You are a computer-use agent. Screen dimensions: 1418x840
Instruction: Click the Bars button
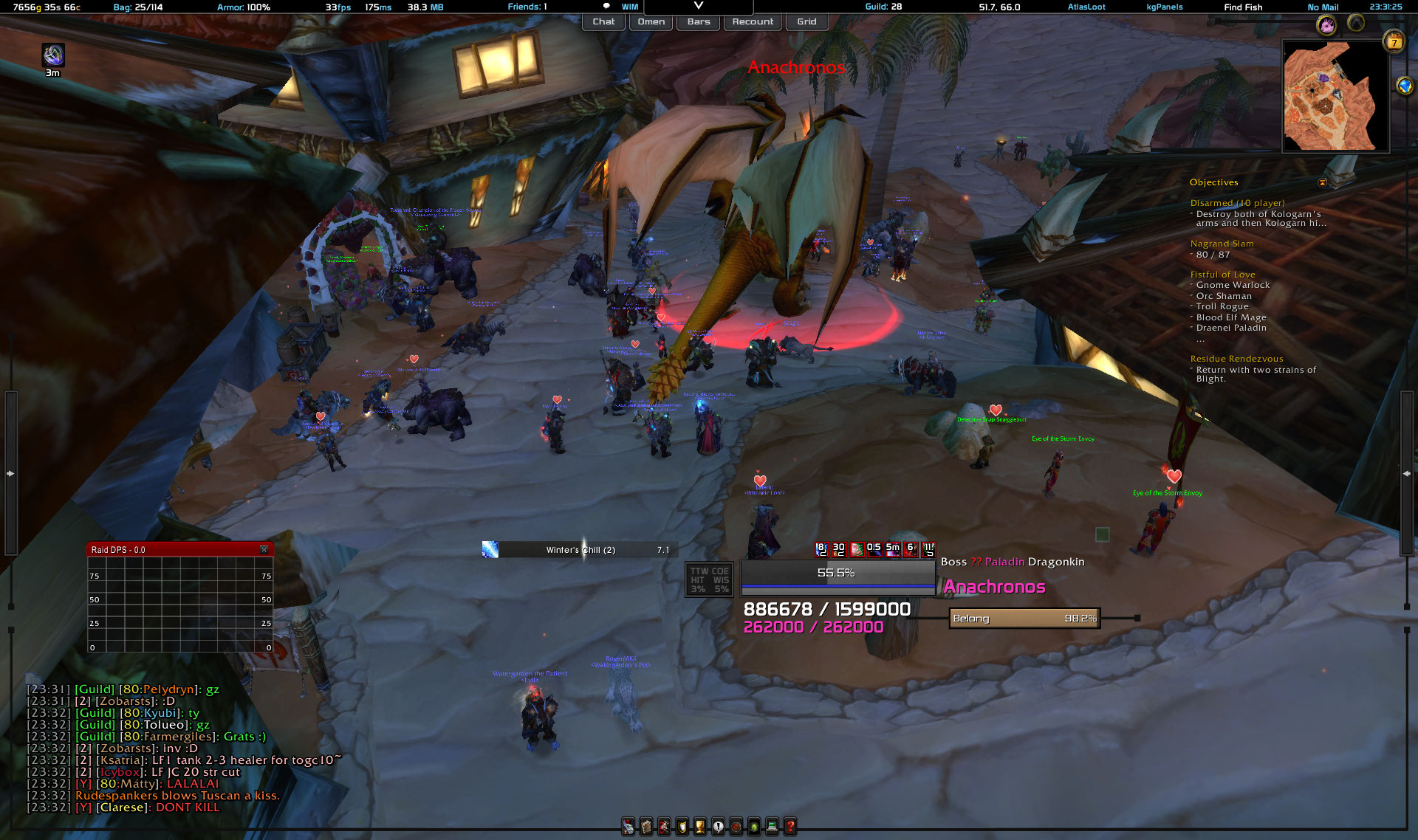pos(699,22)
